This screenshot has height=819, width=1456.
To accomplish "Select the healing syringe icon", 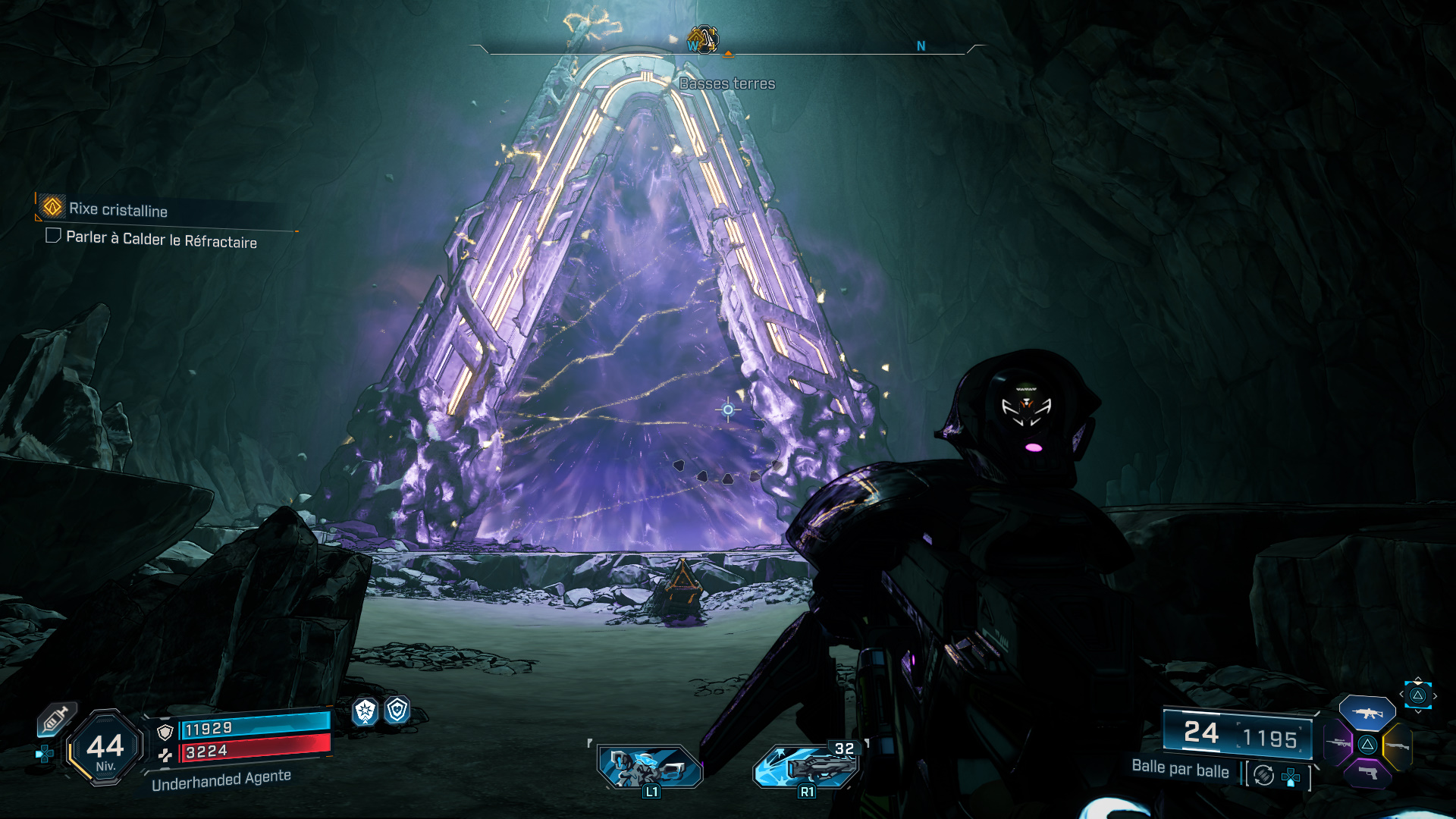I will [57, 717].
